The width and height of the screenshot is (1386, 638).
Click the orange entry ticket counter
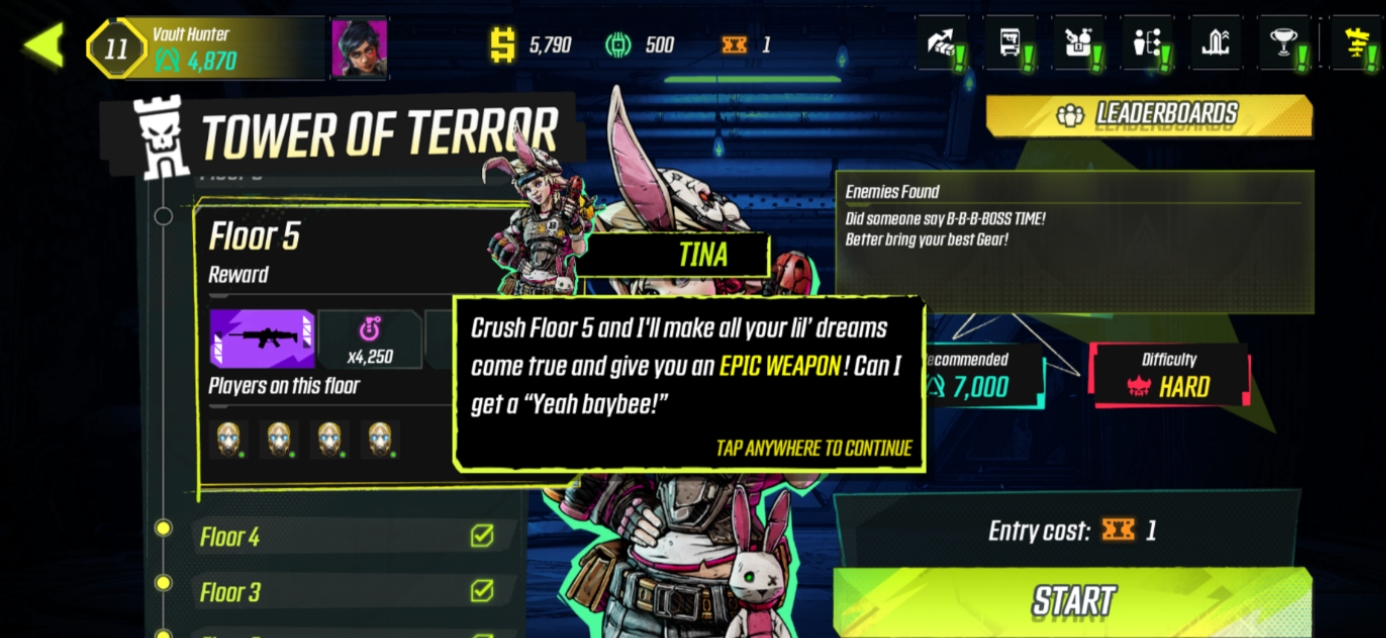click(745, 44)
